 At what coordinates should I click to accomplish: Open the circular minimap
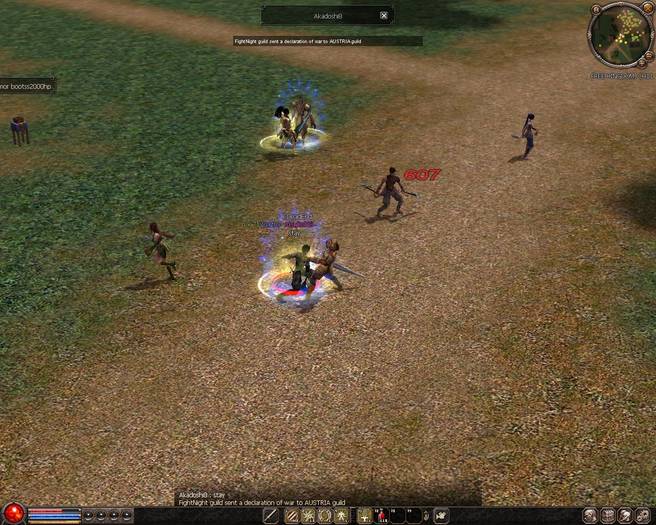pos(619,35)
